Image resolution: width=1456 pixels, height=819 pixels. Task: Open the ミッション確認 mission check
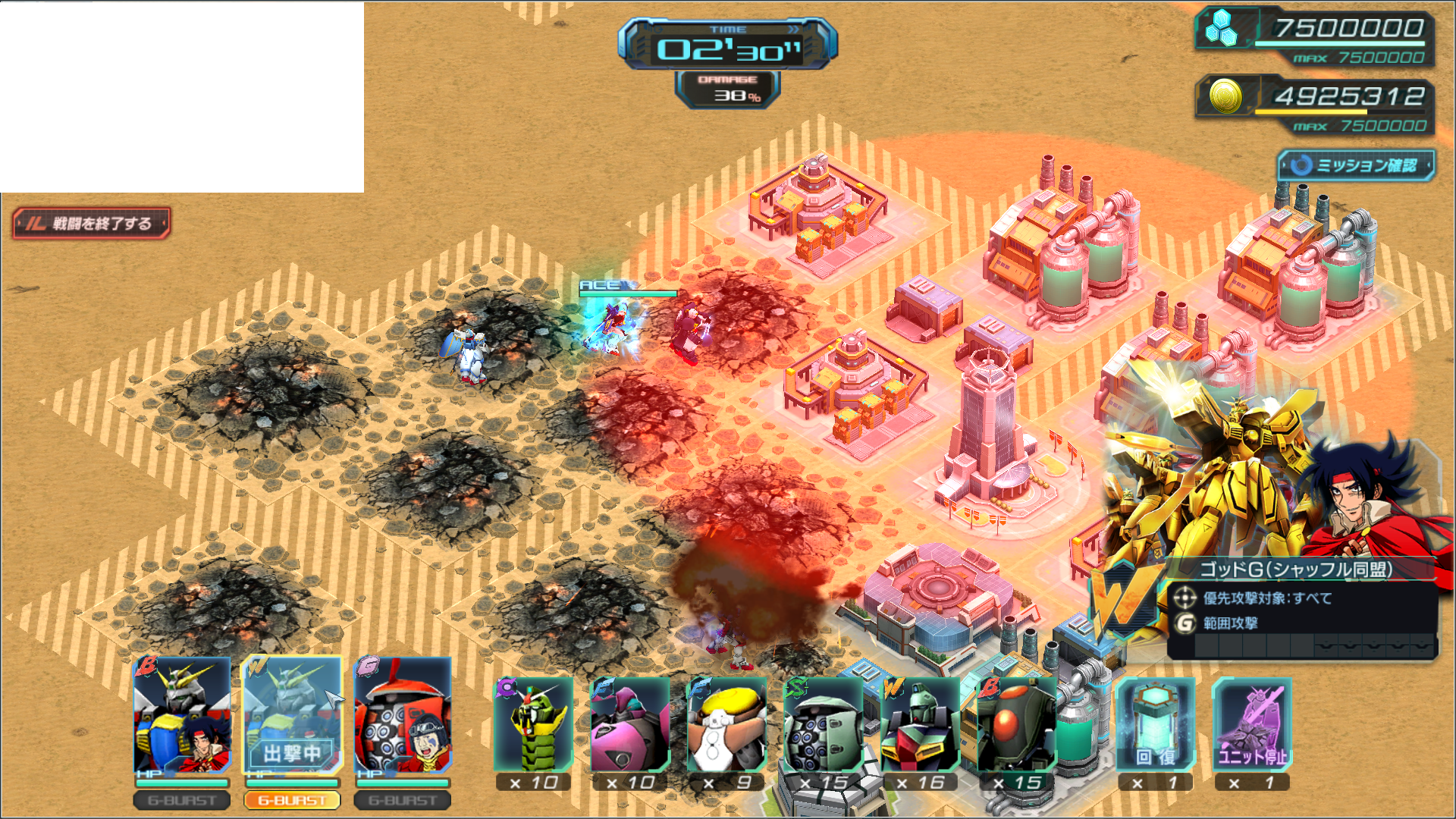click(x=1356, y=165)
